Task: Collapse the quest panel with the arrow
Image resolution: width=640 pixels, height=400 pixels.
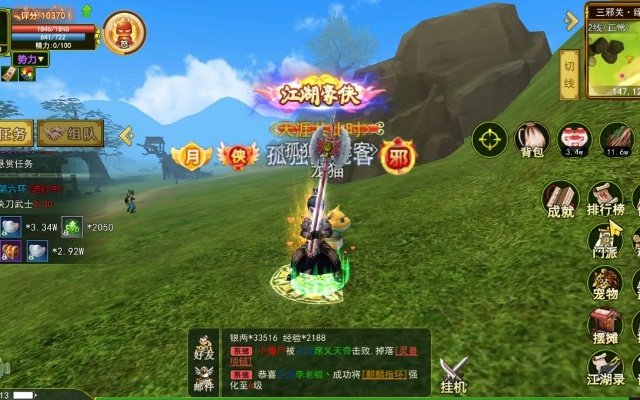Action: [127, 134]
